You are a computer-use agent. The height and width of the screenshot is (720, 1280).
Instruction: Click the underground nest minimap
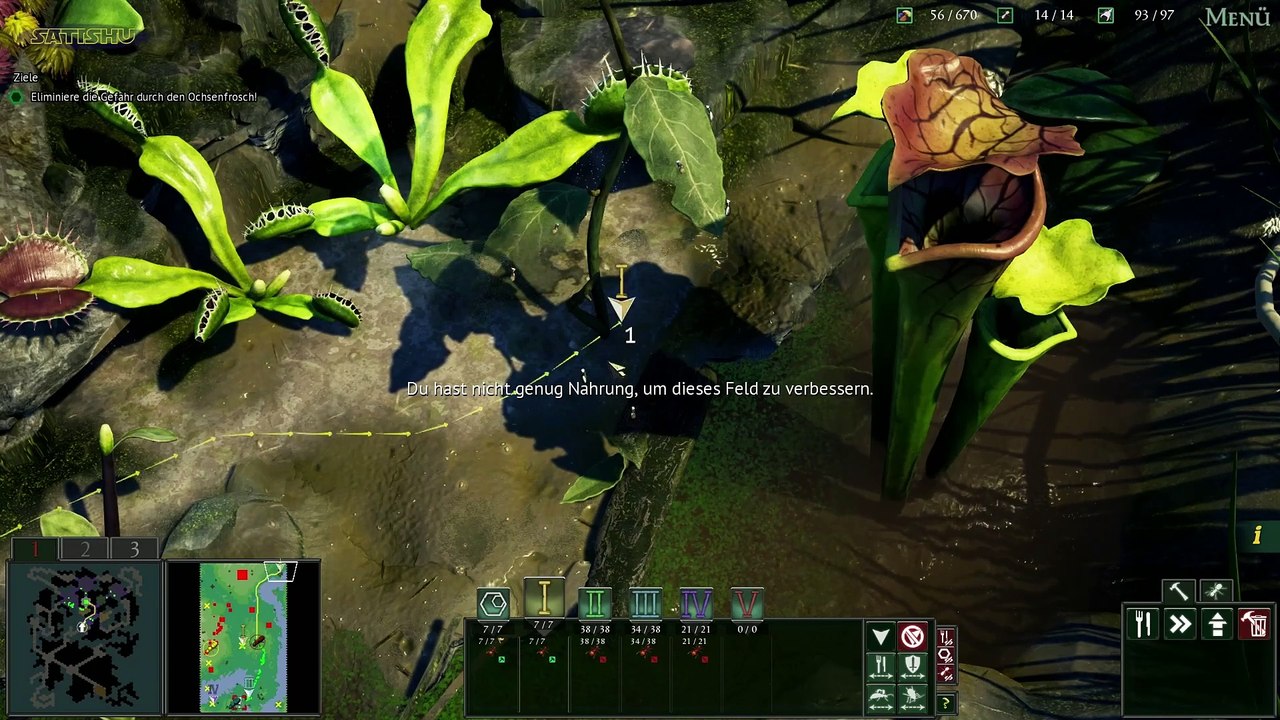[x=84, y=636]
